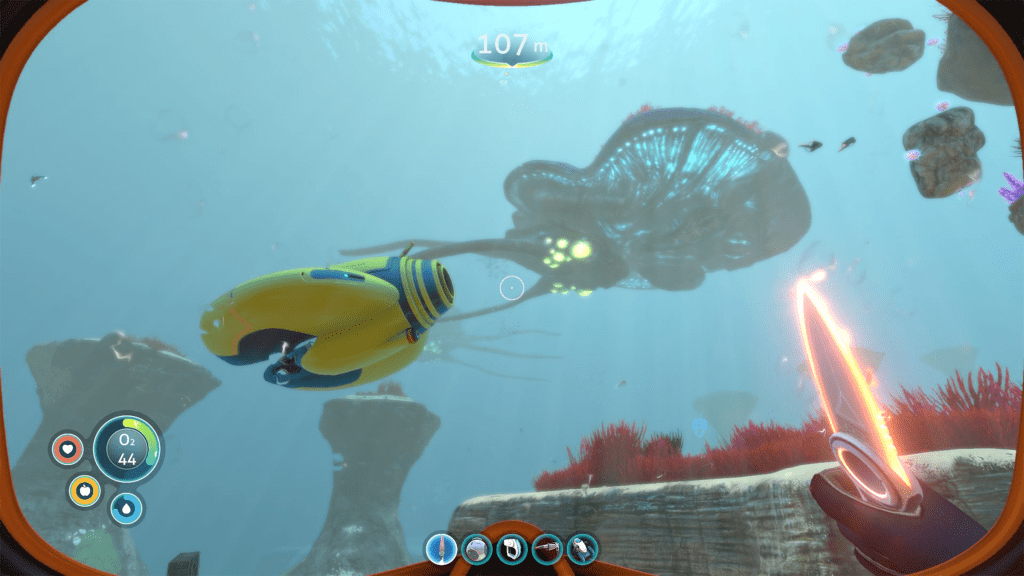Equip the white and blue tool in last slot
Screen dimensions: 1024x576
pyautogui.click(x=582, y=548)
